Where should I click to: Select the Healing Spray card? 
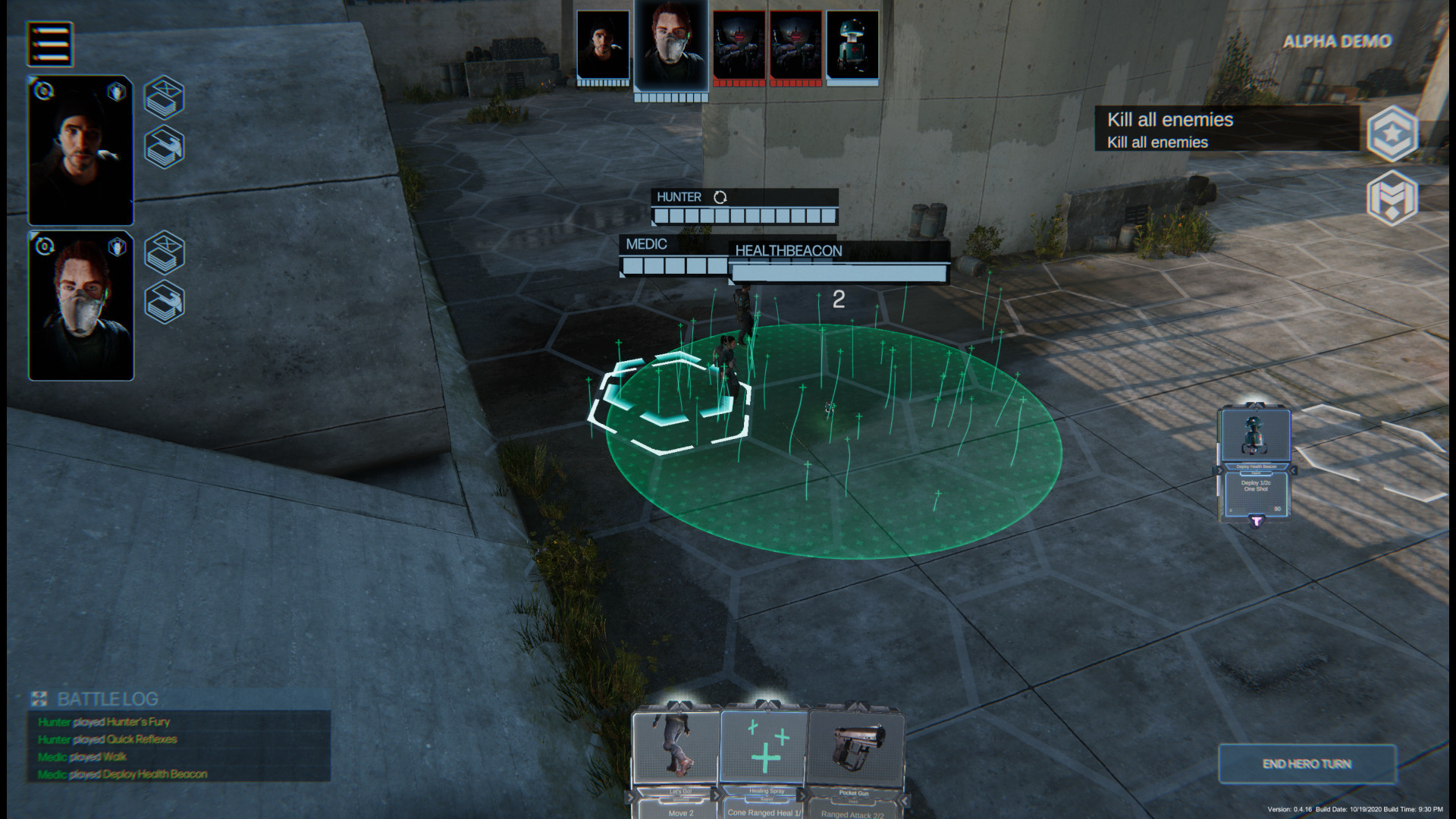(765, 758)
